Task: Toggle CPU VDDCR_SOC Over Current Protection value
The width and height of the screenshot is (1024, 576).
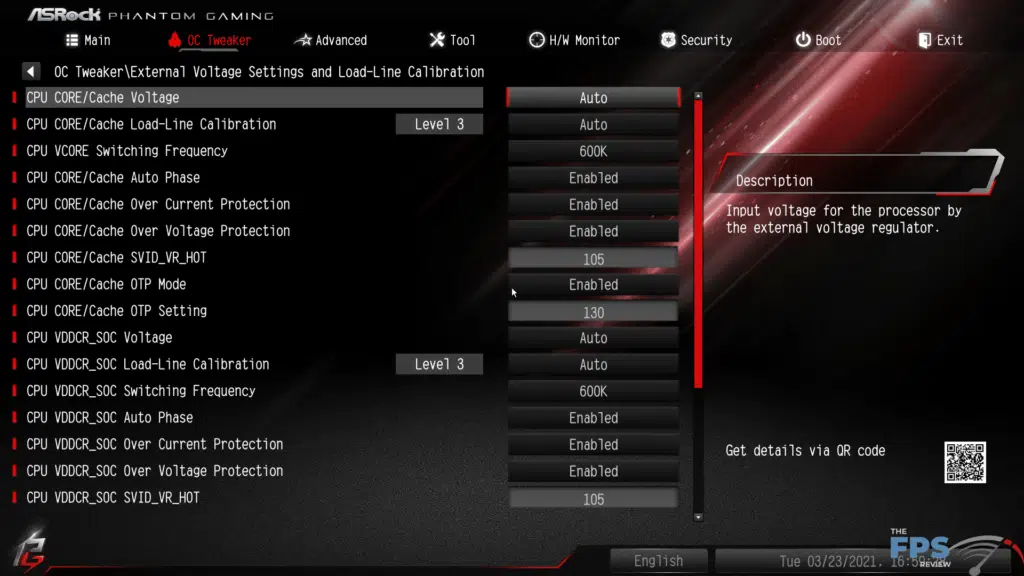Action: coord(593,445)
